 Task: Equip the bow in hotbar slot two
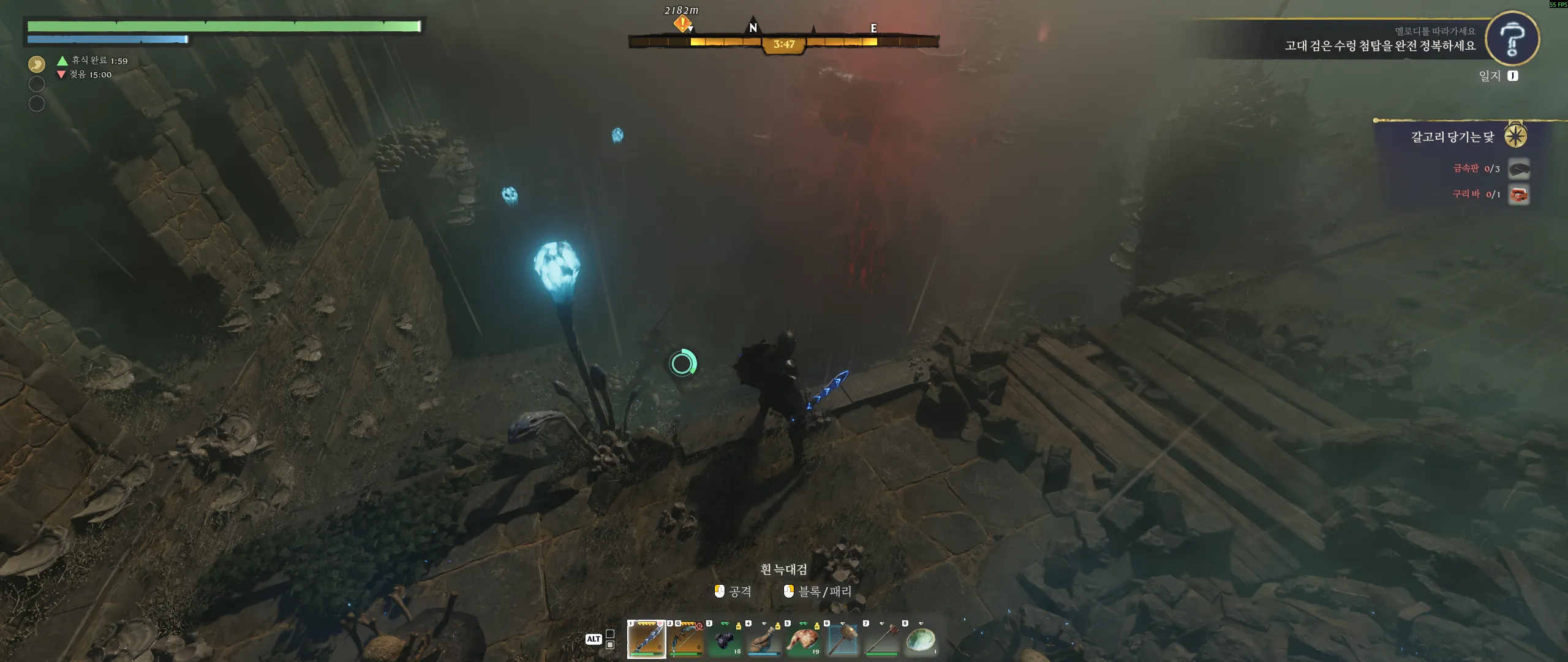tap(685, 639)
